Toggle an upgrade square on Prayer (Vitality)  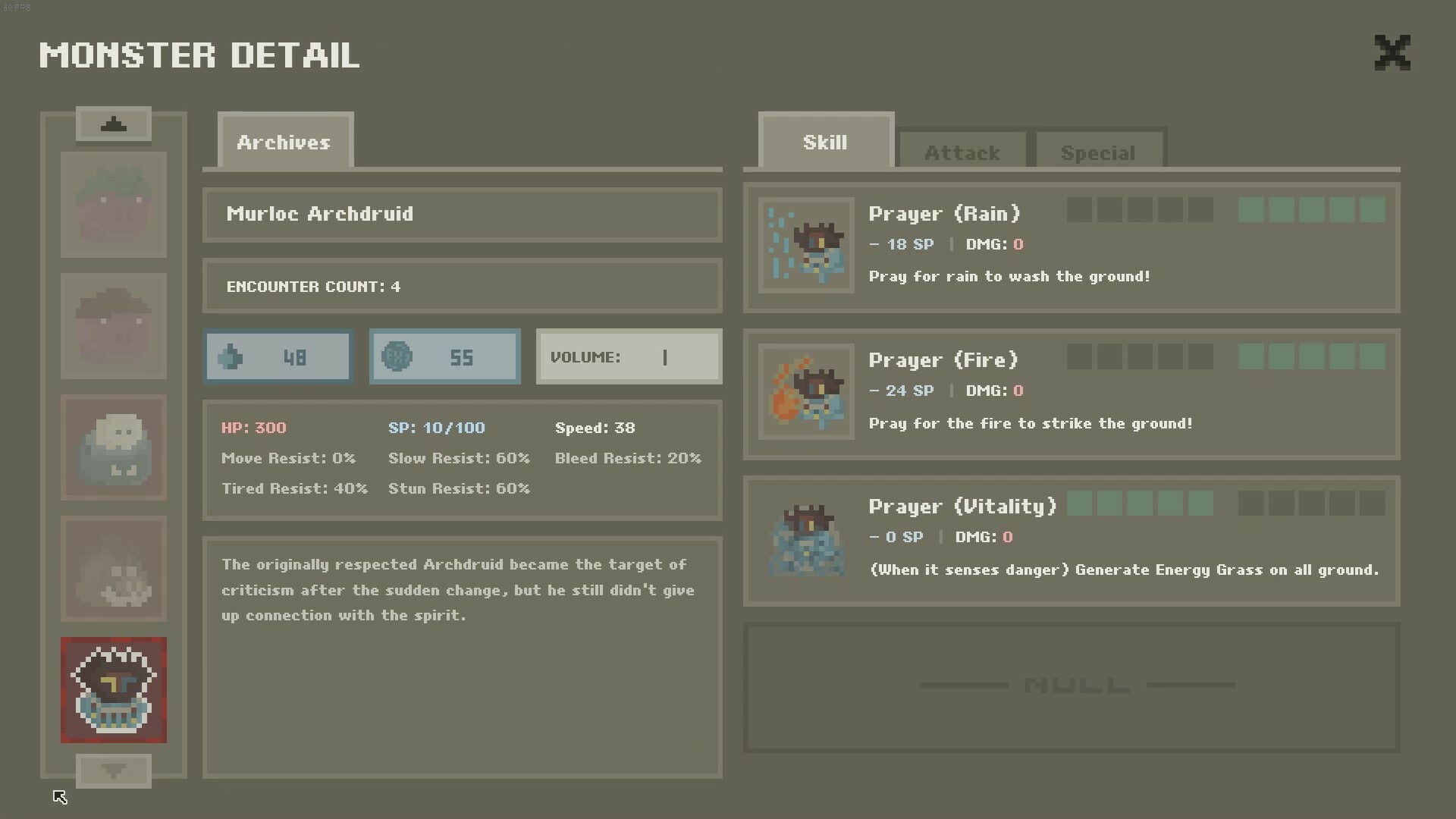[1079, 503]
